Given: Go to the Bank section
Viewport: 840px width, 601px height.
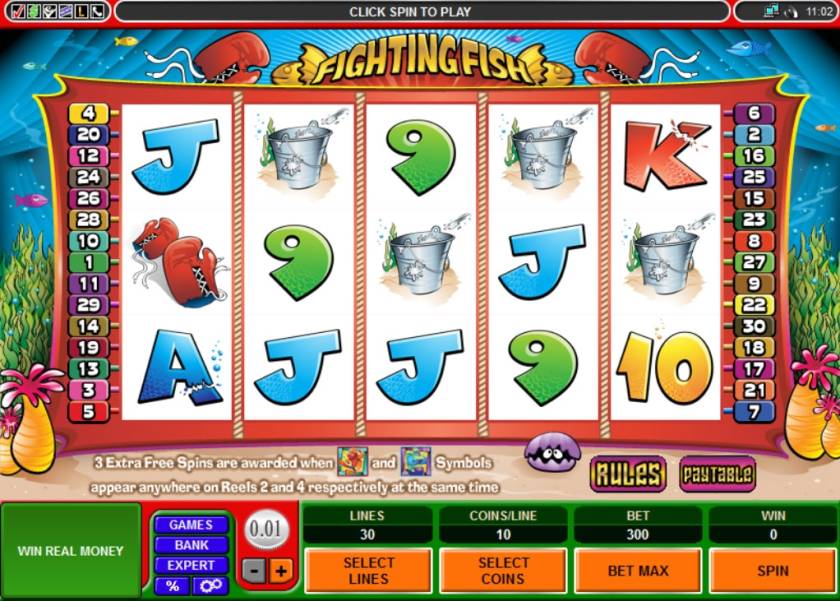Looking at the screenshot, I should 190,545.
